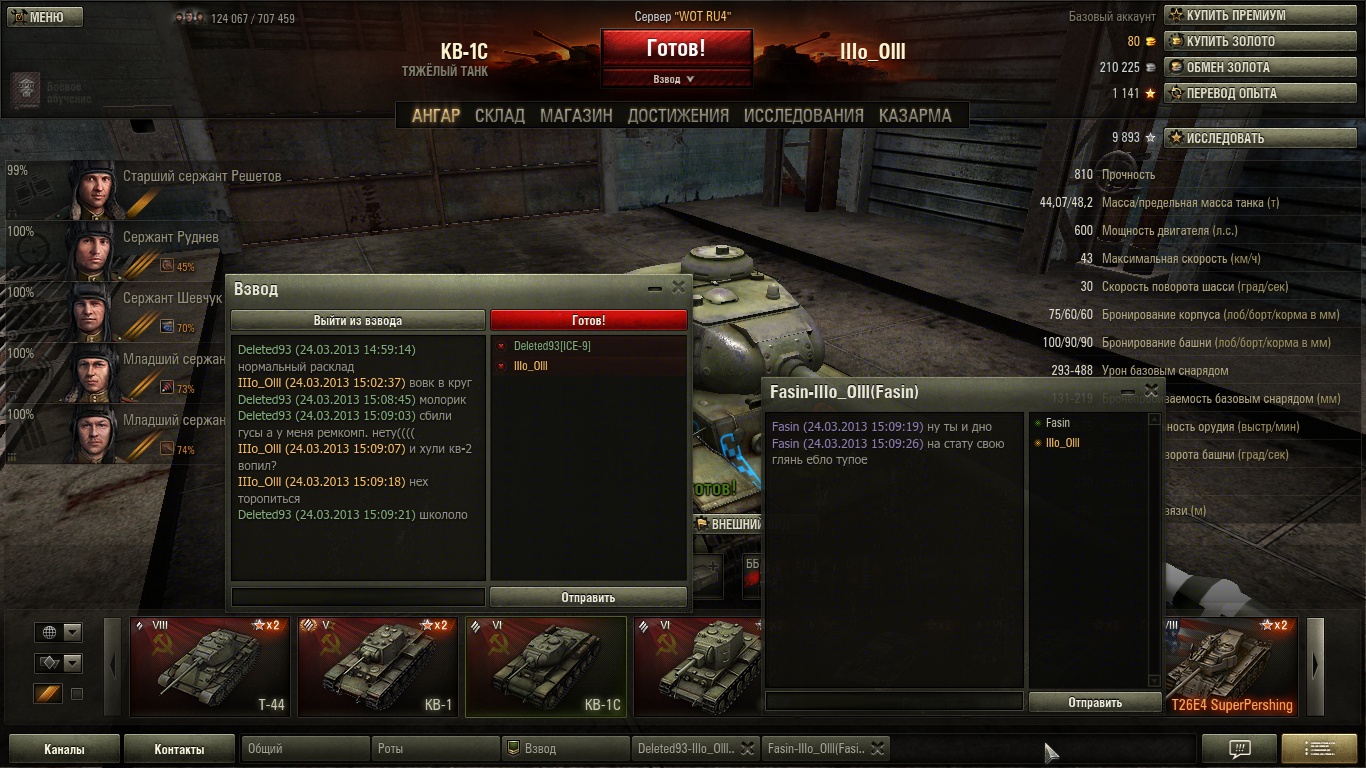
Task: Open the Каналы channels button
Action: point(64,749)
